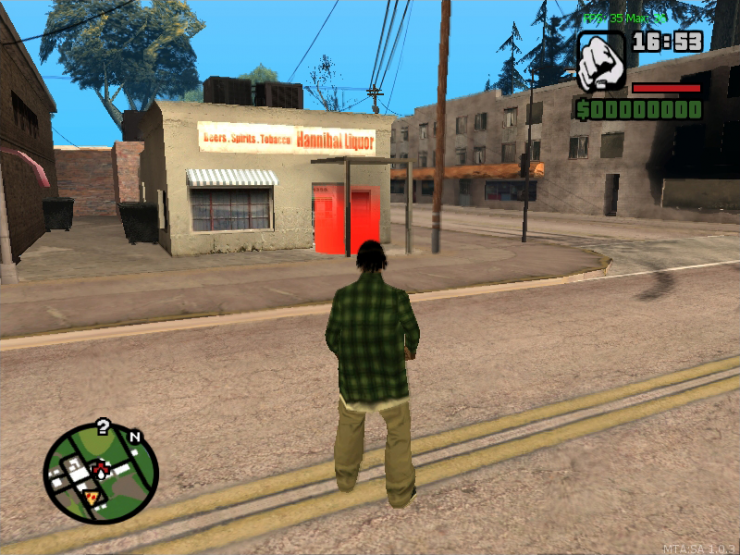Screen dimensions: 740x555
Task: Select the pizza slice marker on the radar
Action: point(91,496)
